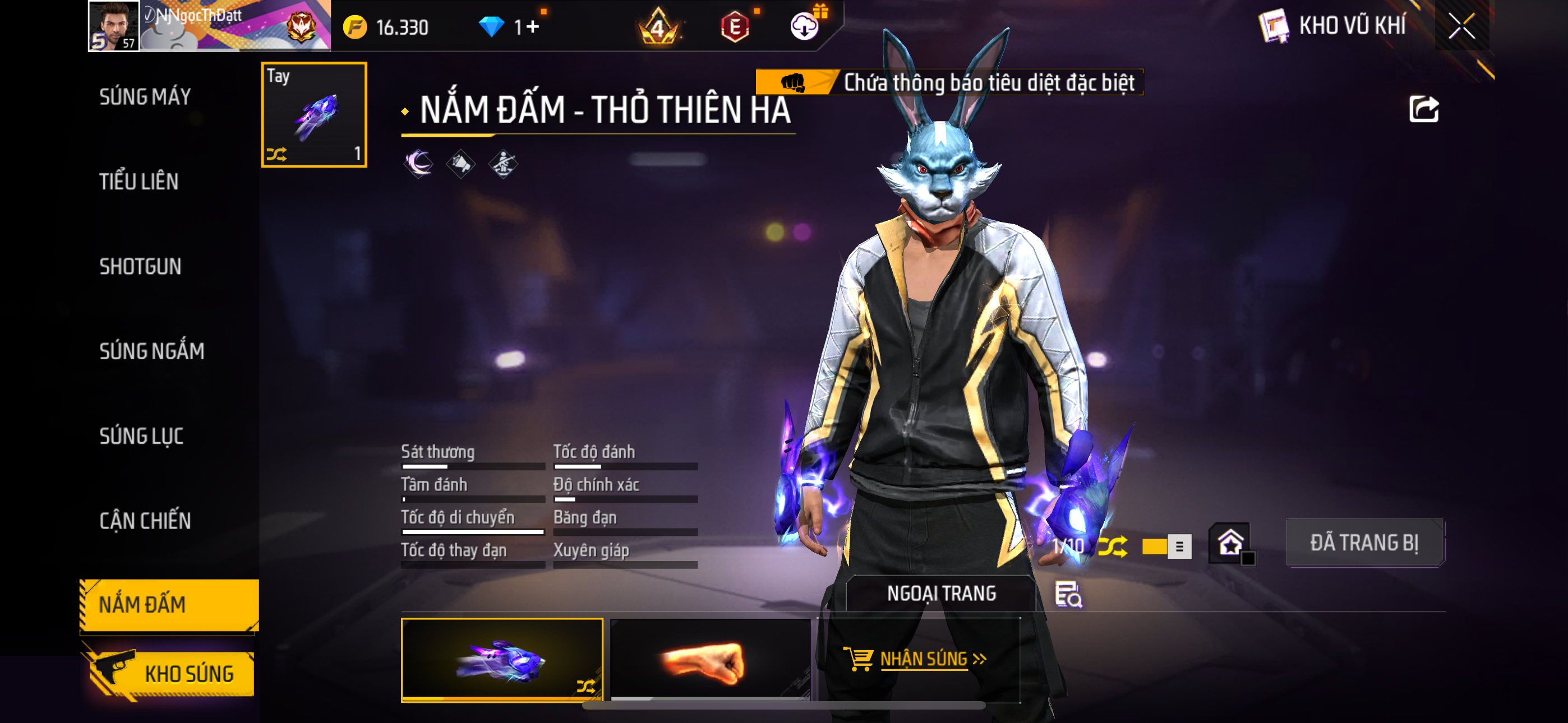Open the download cloud gift icon
The width and height of the screenshot is (1568, 723).
[x=804, y=26]
